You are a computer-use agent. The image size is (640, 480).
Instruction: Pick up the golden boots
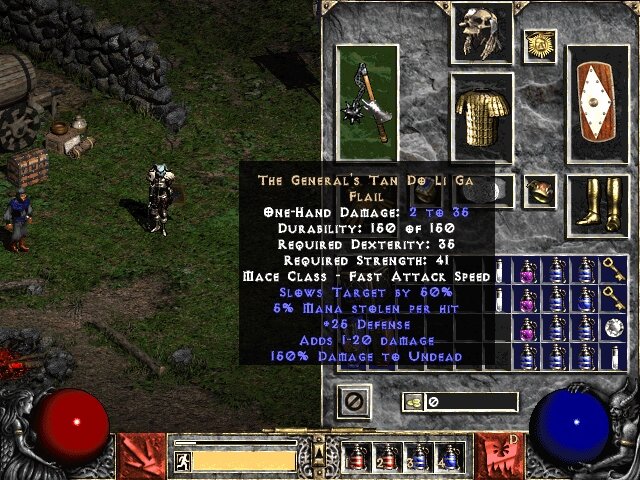(x=598, y=206)
